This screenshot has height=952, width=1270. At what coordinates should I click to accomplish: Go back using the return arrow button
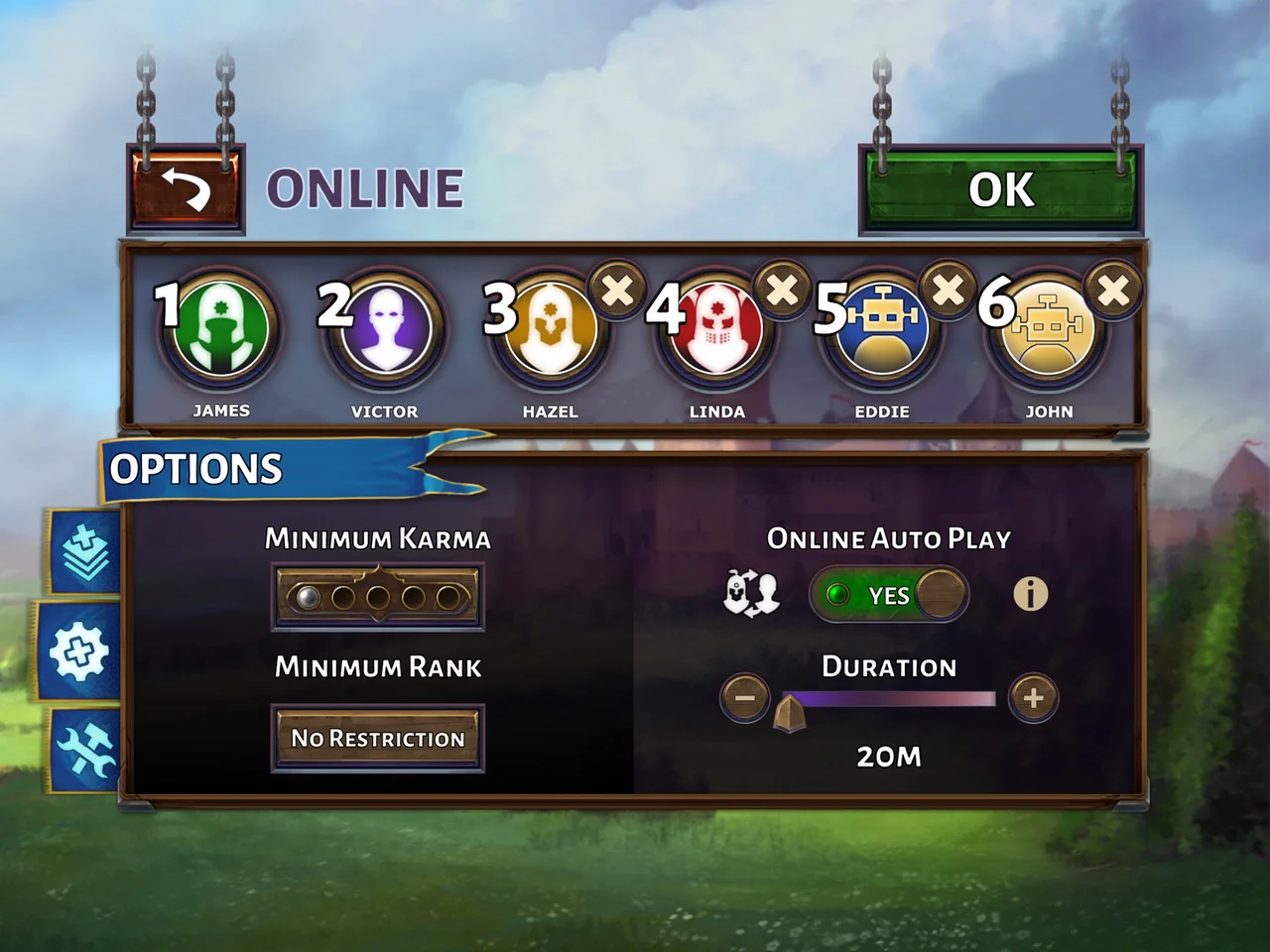(x=185, y=188)
